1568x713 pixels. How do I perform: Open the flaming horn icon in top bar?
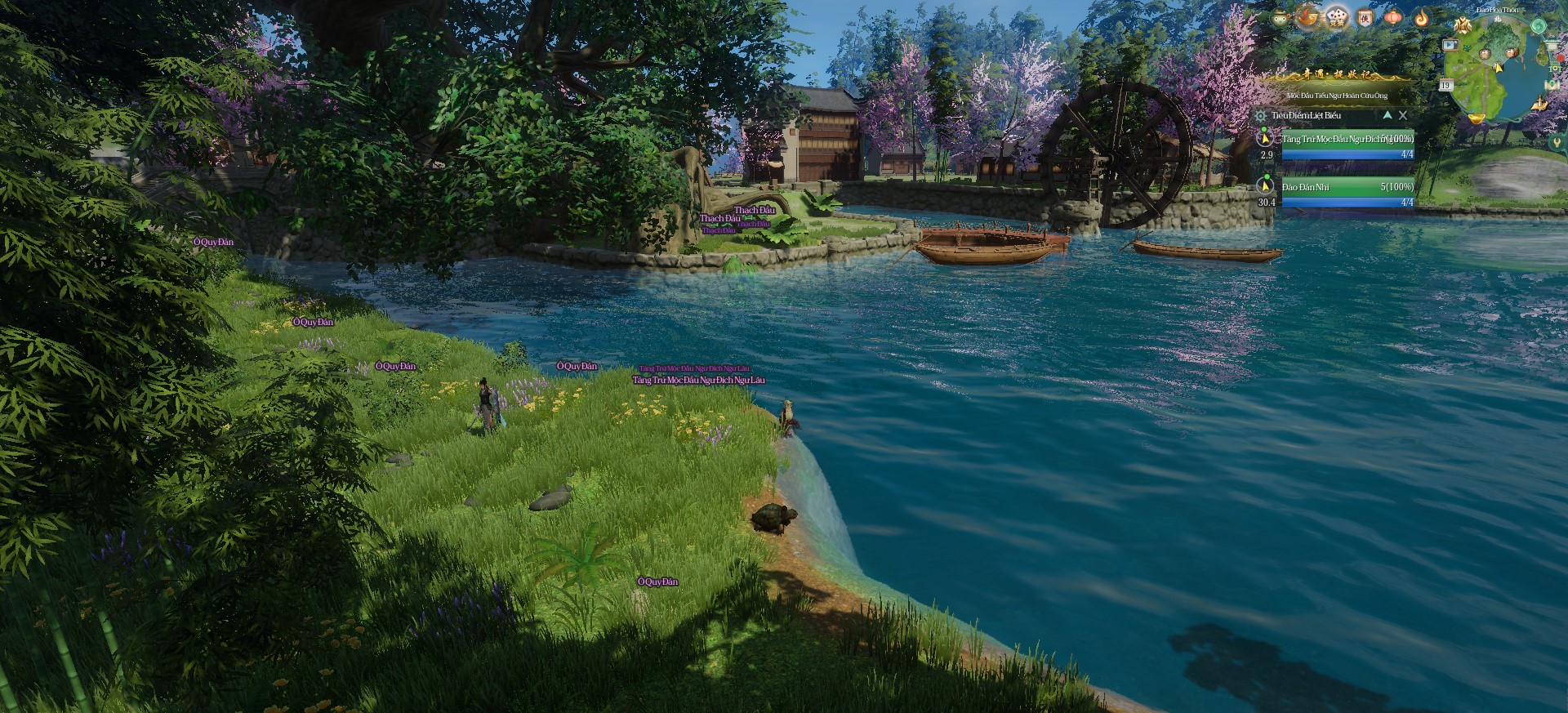(1308, 16)
